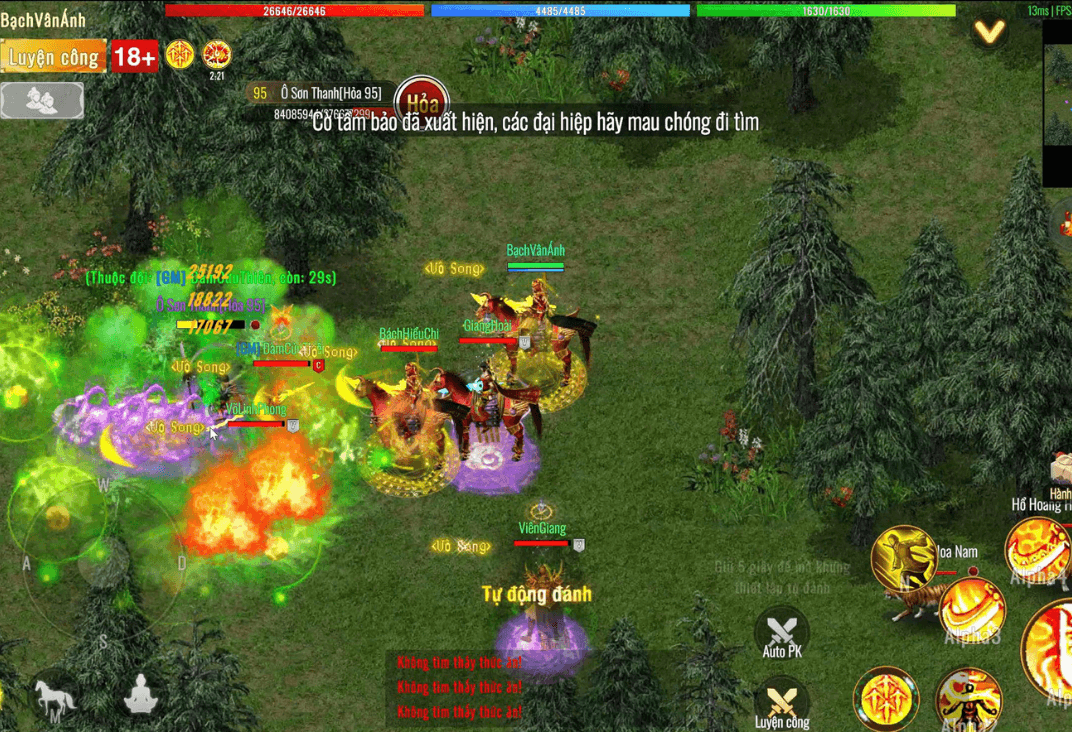Viewport: 1072px width, 732px height.
Task: Toggle the Auto PK crossed swords button
Action: pos(782,634)
